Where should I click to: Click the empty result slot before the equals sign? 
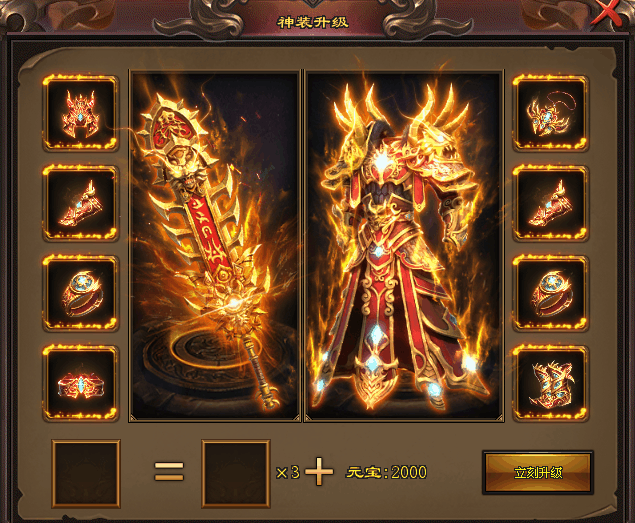tap(86, 473)
